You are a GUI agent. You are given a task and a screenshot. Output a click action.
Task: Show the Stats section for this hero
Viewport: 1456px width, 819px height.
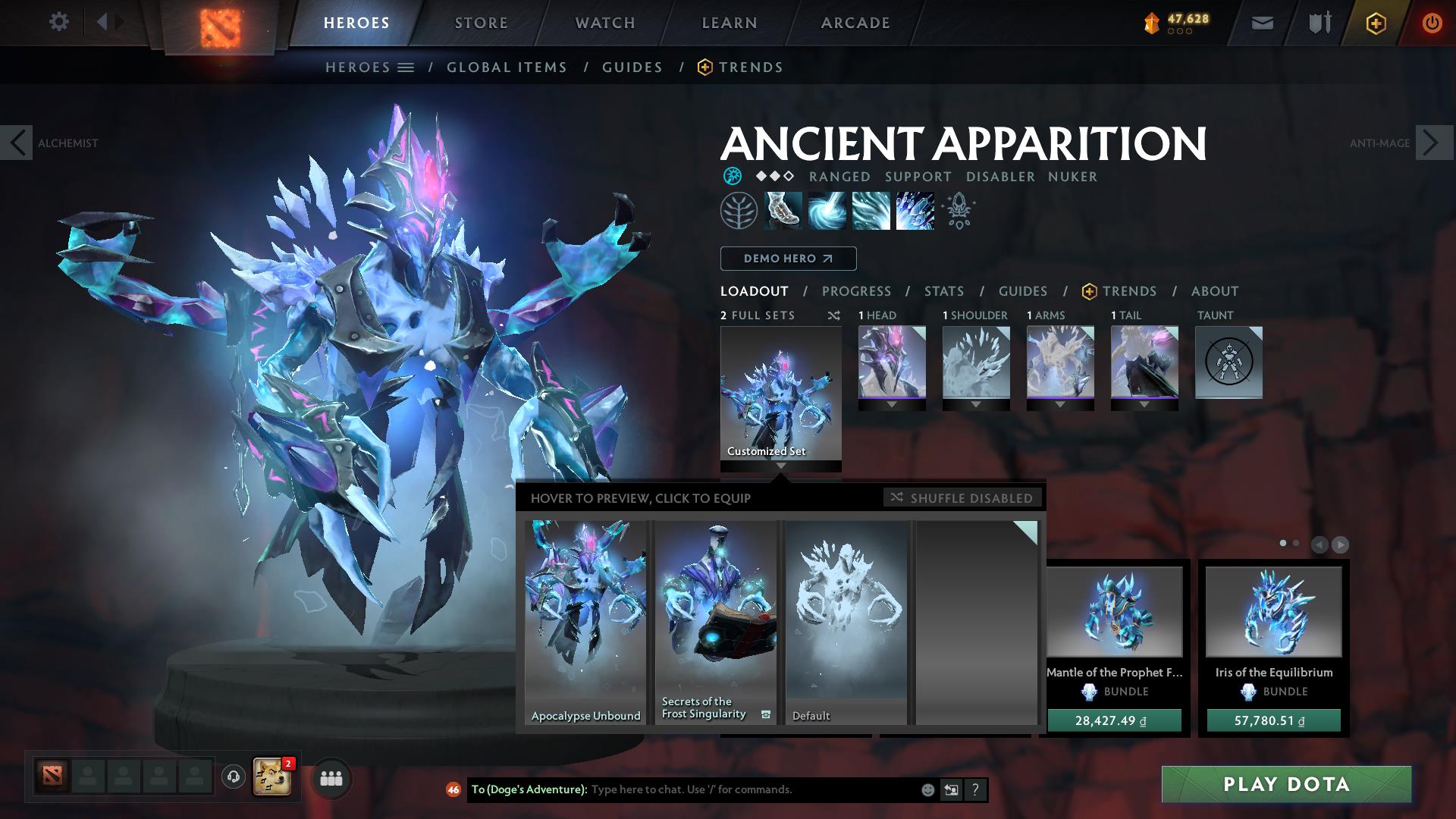pyautogui.click(x=944, y=291)
